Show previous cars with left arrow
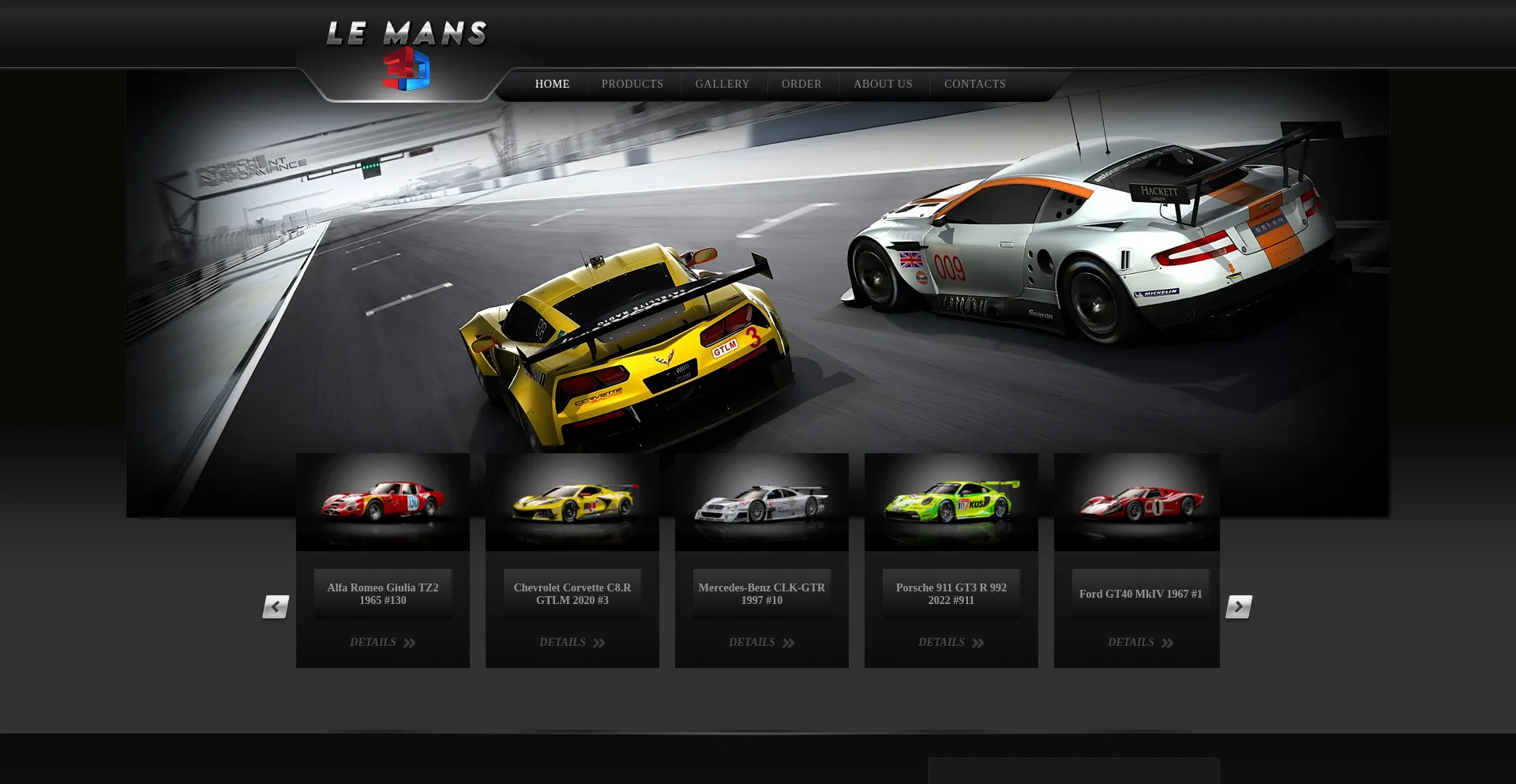 [x=276, y=606]
